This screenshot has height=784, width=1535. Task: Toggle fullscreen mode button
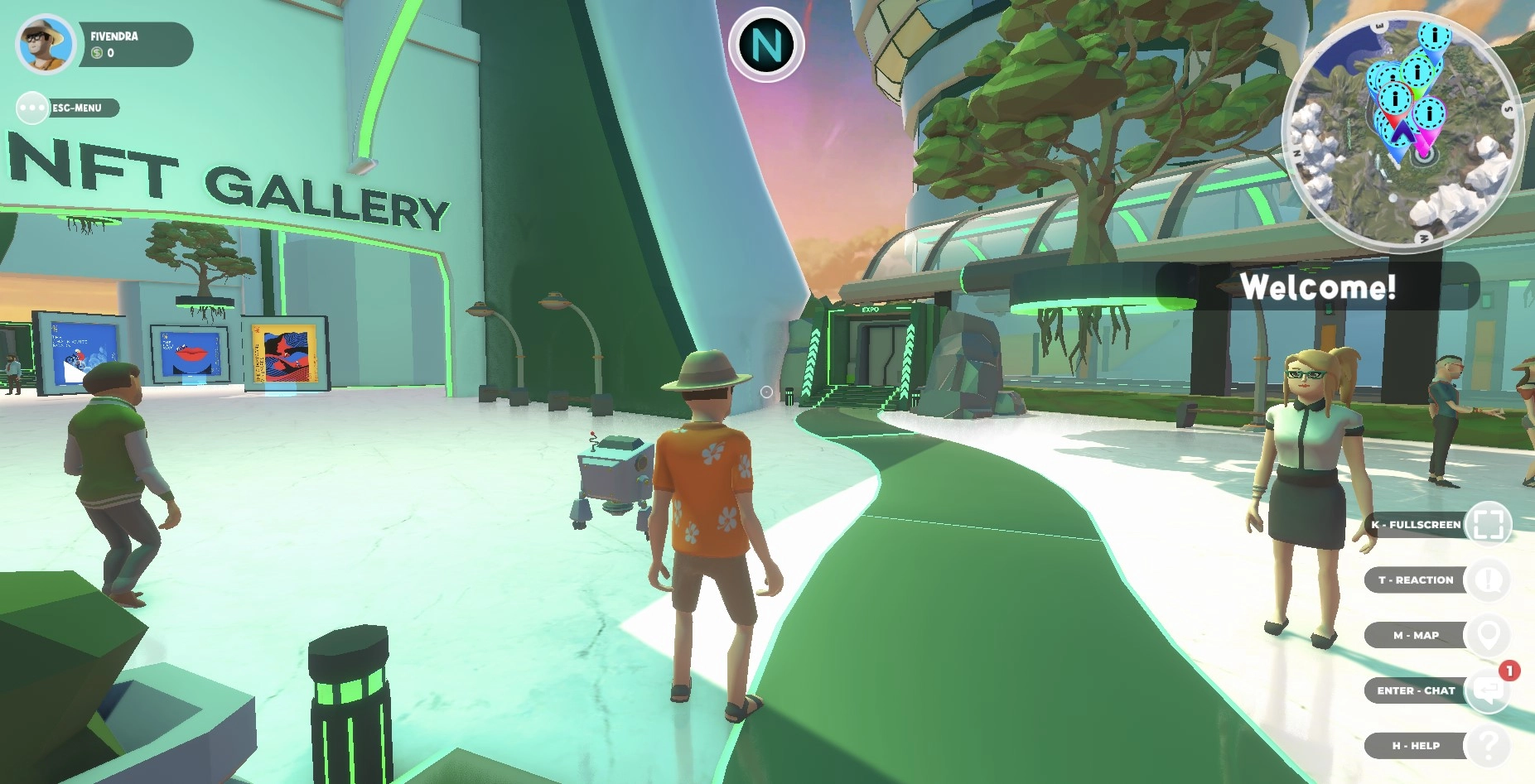coord(1488,525)
